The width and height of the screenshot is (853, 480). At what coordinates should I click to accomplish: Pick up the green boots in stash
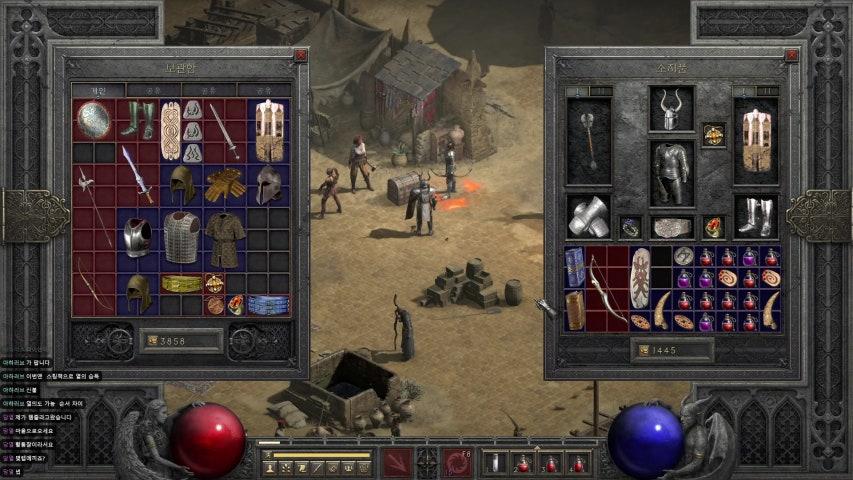(x=137, y=120)
